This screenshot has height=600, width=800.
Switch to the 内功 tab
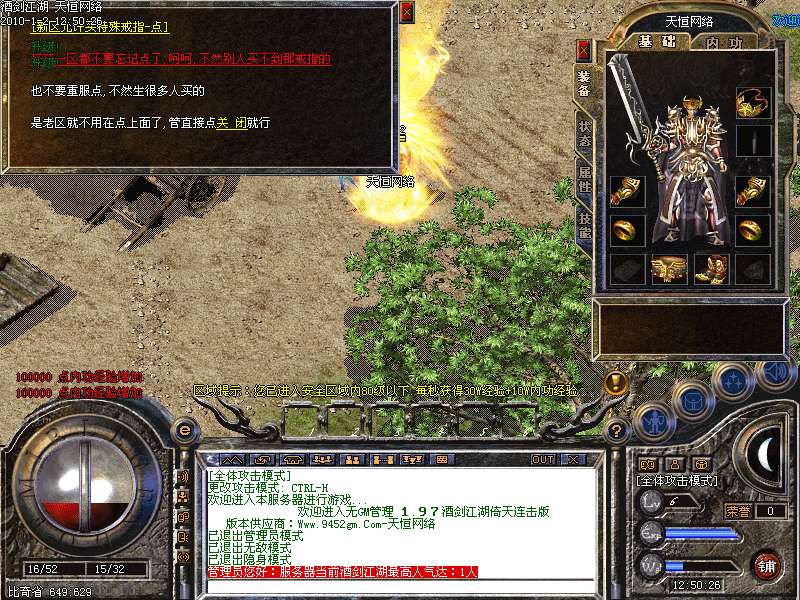pyautogui.click(x=724, y=43)
